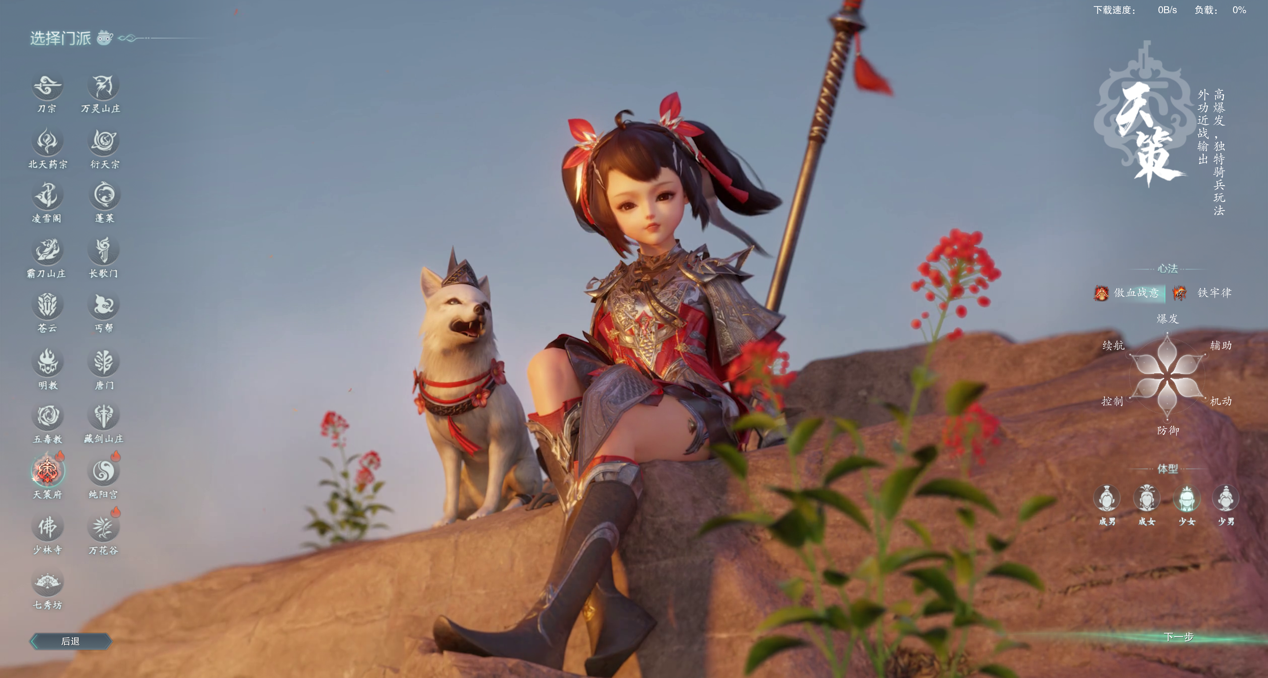Pick the 北天药宗 sect icon
This screenshot has height=678, width=1268.
click(47, 142)
